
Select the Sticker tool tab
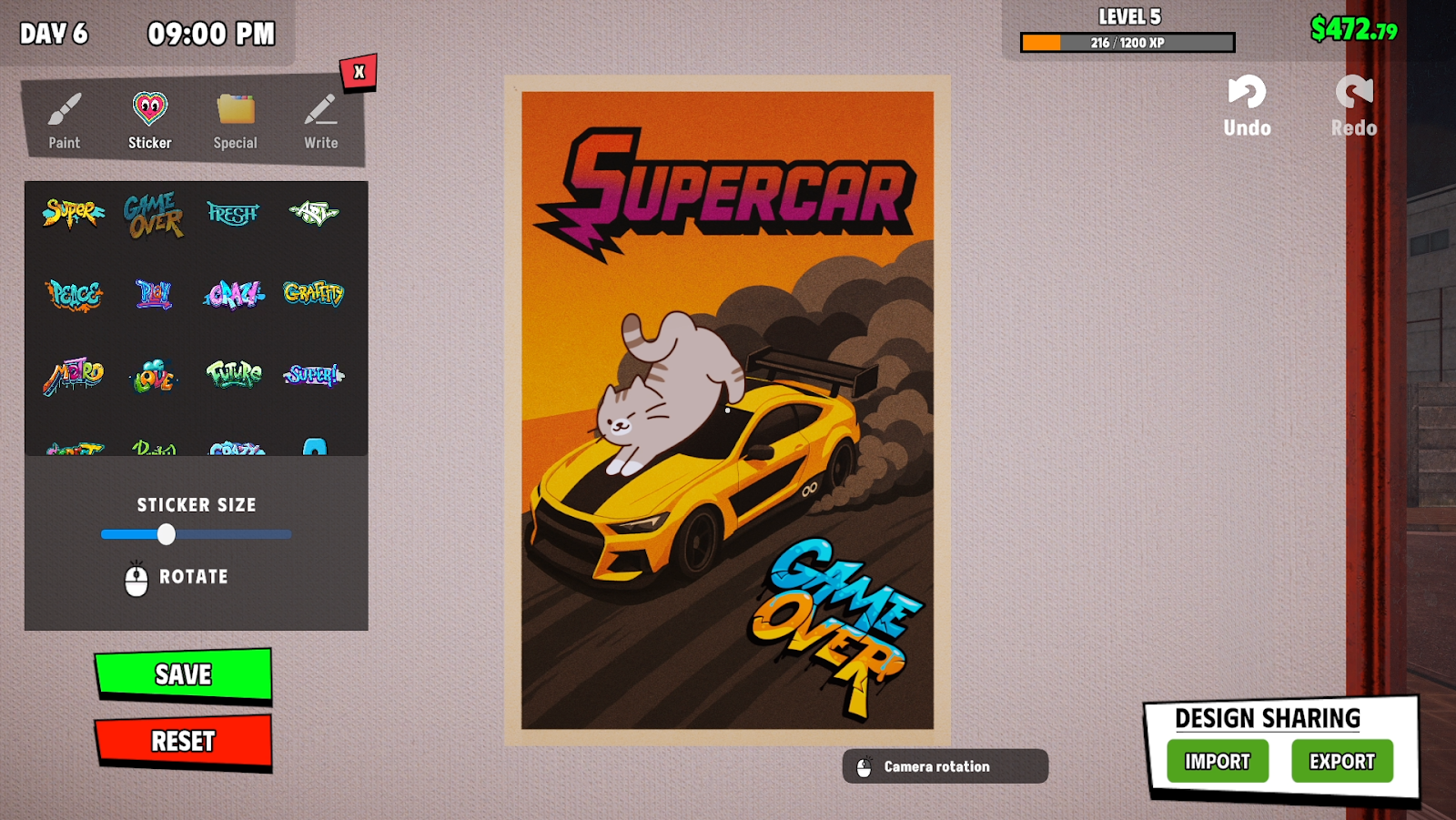click(x=149, y=120)
